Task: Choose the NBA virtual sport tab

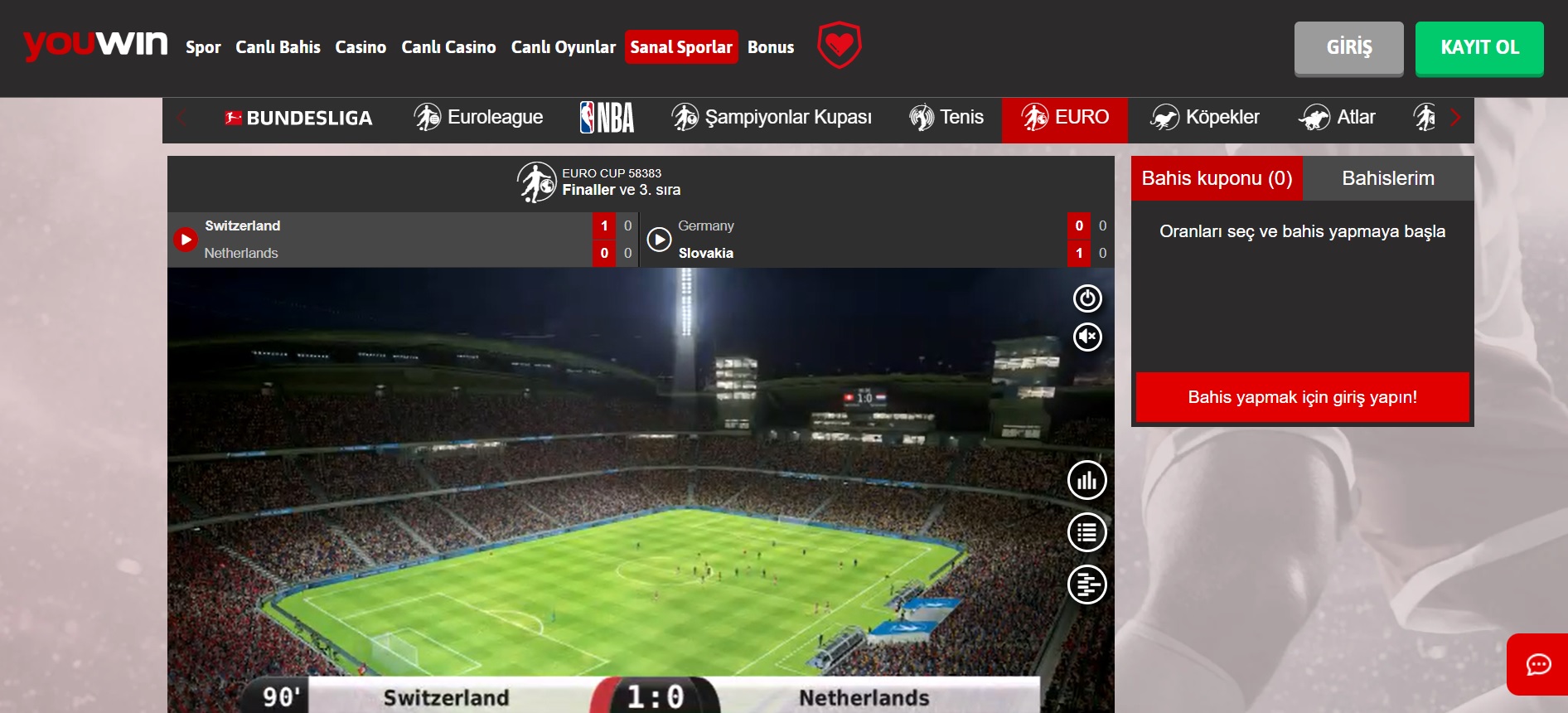Action: coord(607,118)
